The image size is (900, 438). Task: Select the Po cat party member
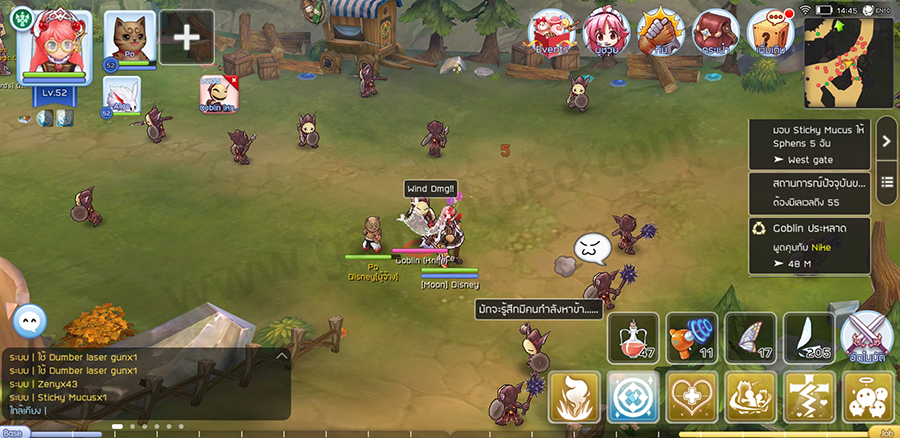click(130, 38)
